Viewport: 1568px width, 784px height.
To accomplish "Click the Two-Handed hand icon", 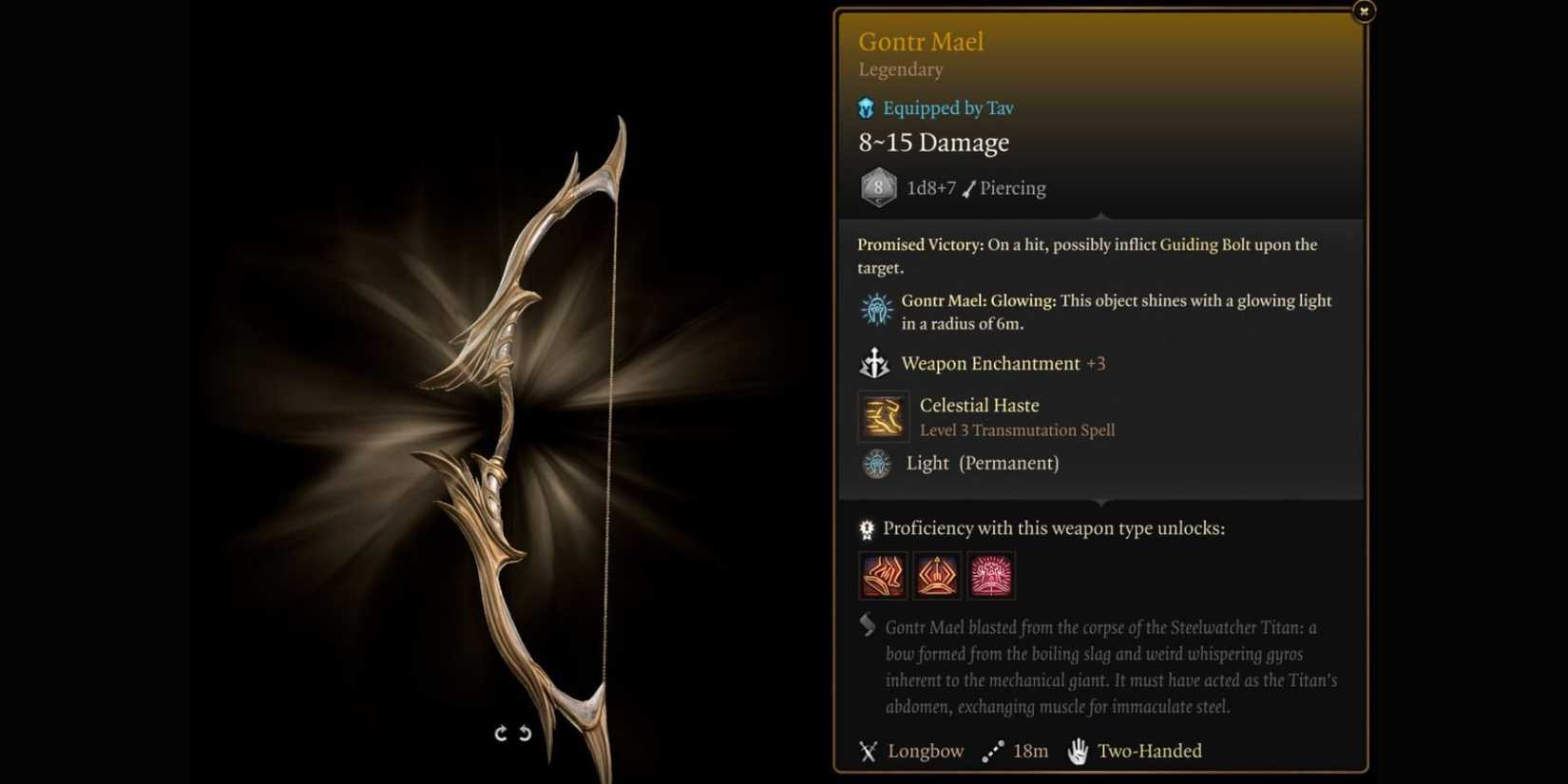I will (1075, 751).
